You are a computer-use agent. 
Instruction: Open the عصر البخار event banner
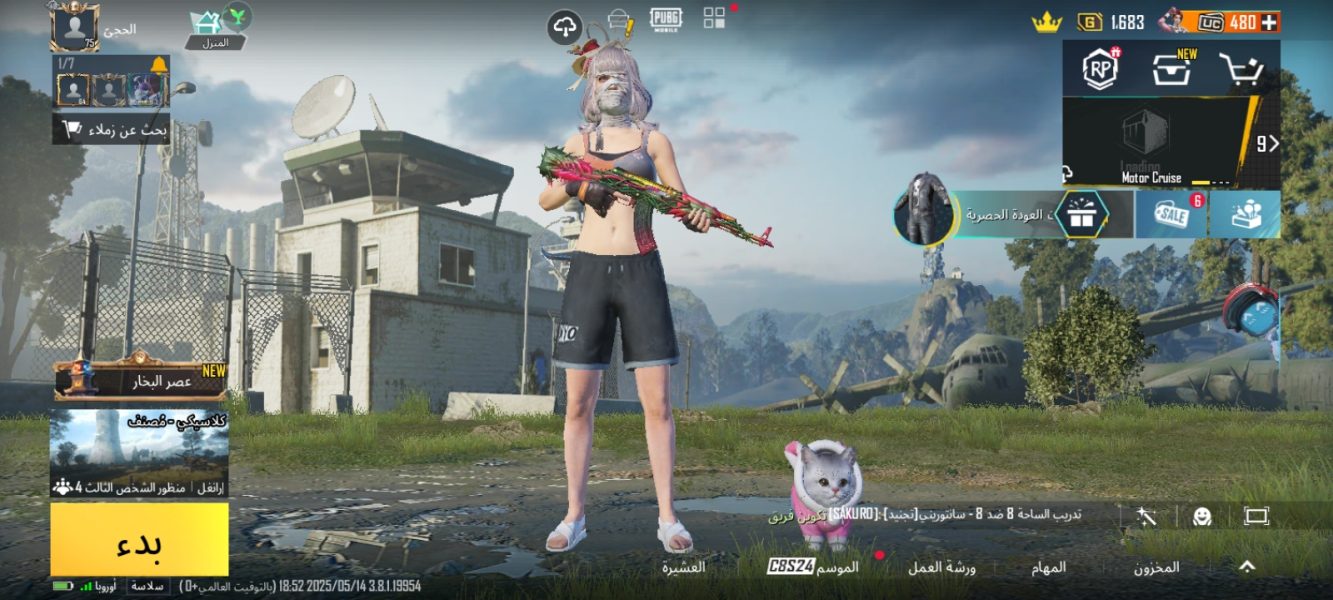(140, 381)
